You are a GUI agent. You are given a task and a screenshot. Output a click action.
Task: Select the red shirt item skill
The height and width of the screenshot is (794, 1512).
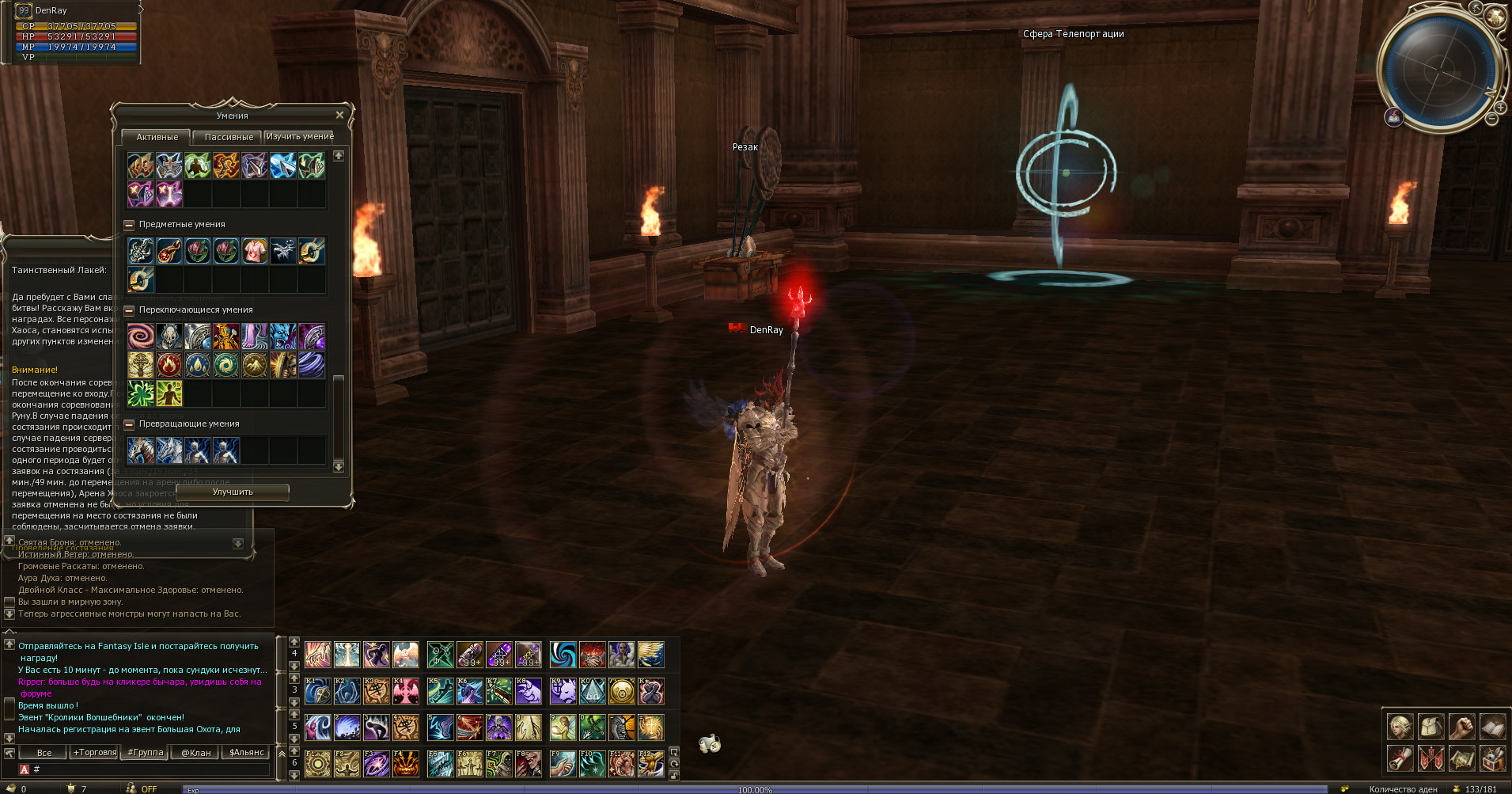(x=254, y=251)
